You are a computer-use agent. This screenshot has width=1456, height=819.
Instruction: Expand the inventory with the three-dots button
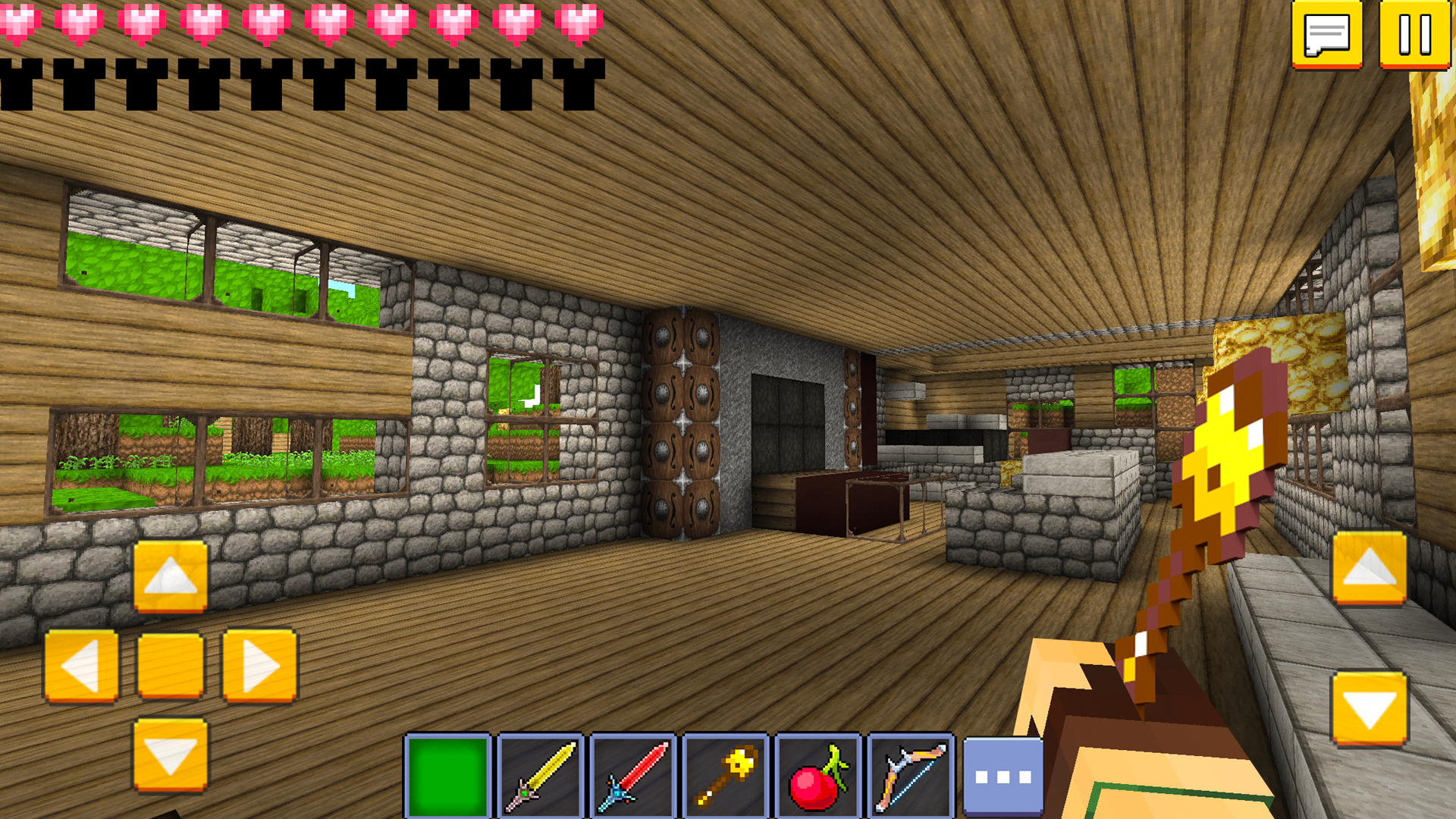pos(1003,774)
